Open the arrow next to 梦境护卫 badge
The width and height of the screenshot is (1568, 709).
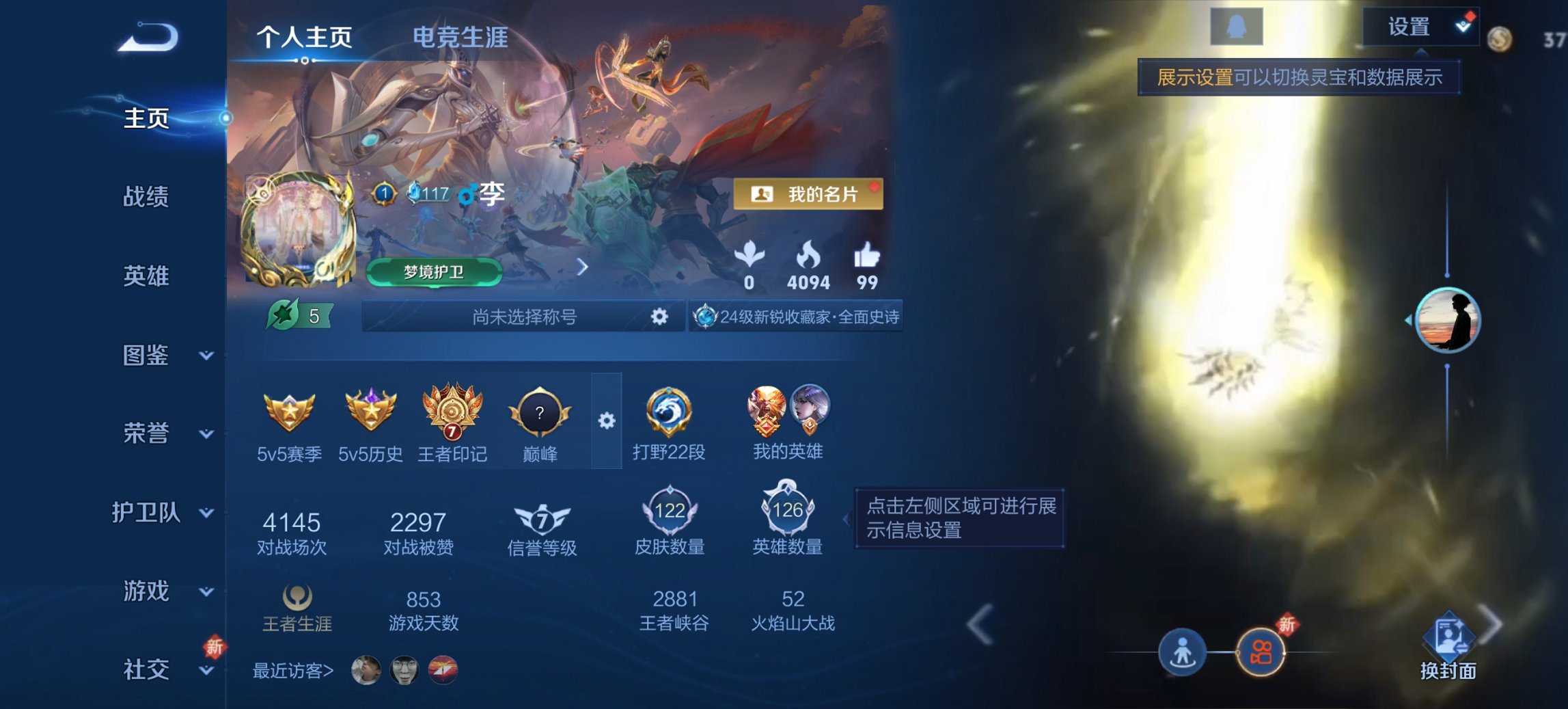point(584,269)
